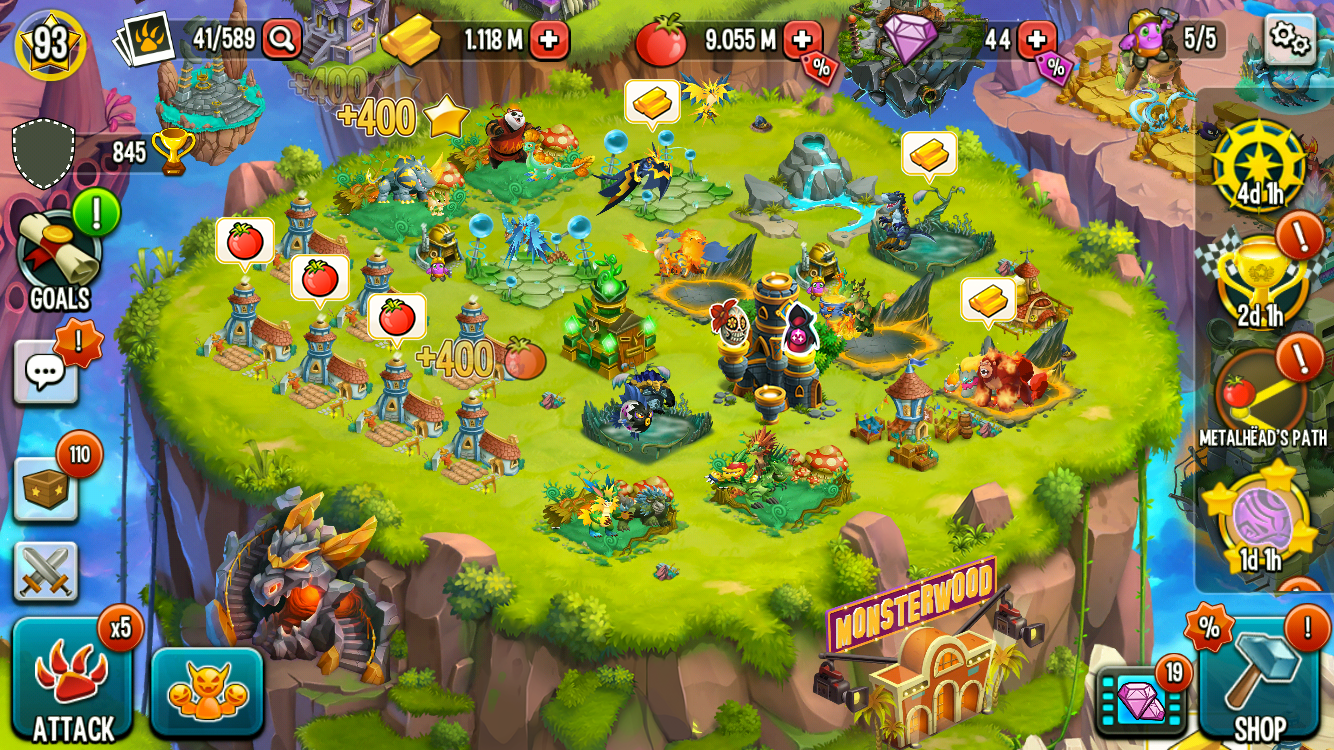The image size is (1334, 750).
Task: Search the monster collection with the magnifier
Action: pyautogui.click(x=282, y=40)
